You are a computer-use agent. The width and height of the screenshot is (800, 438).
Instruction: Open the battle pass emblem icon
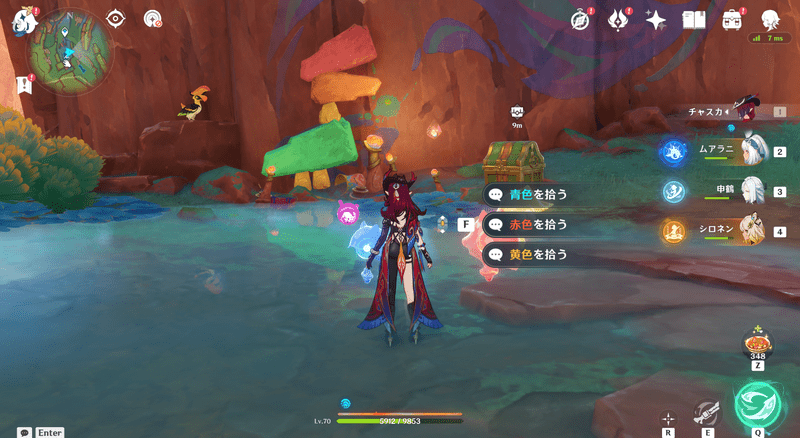coord(619,19)
